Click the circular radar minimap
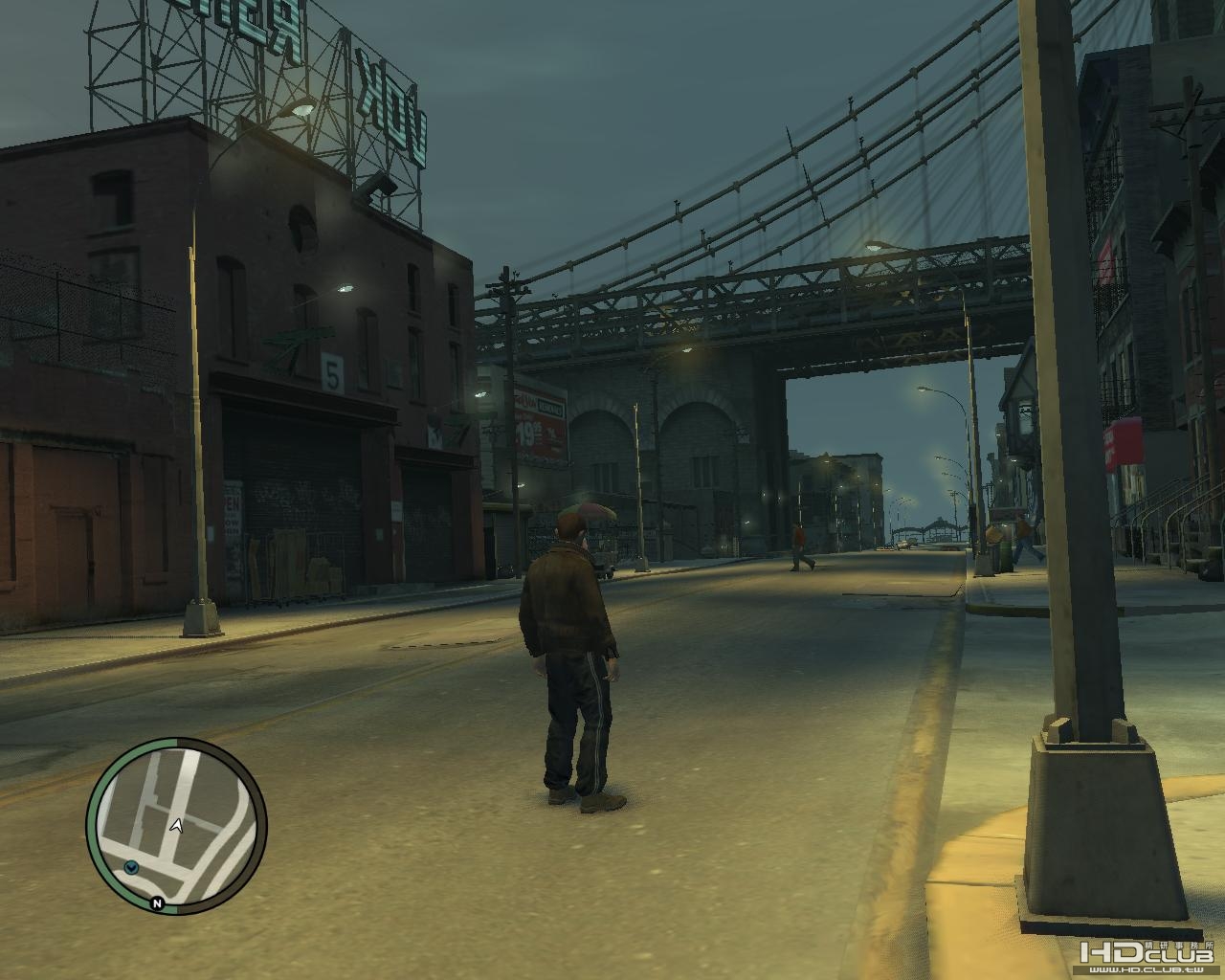The width and height of the screenshot is (1225, 980). click(x=177, y=824)
